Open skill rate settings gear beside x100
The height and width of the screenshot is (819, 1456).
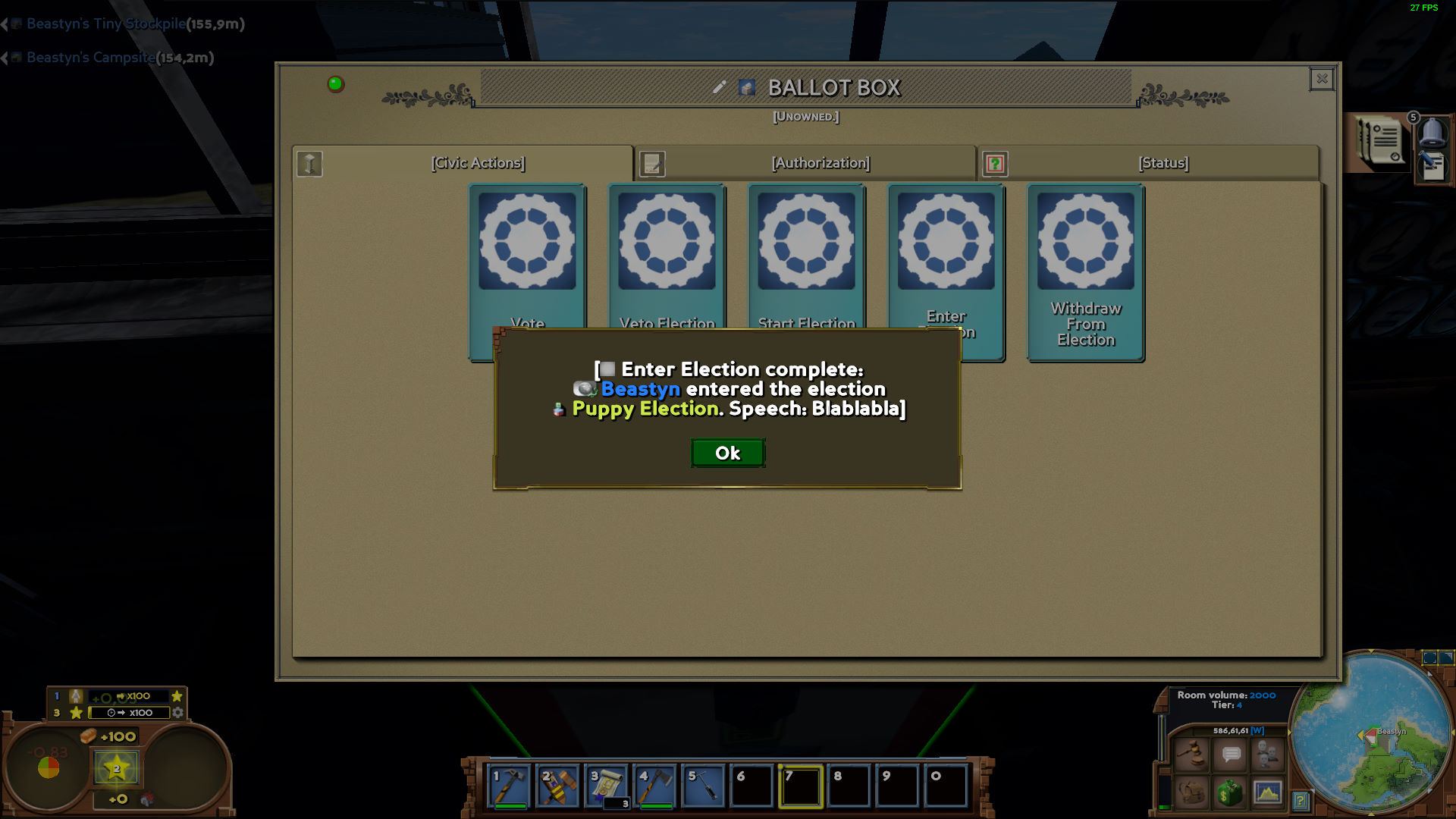(x=178, y=712)
